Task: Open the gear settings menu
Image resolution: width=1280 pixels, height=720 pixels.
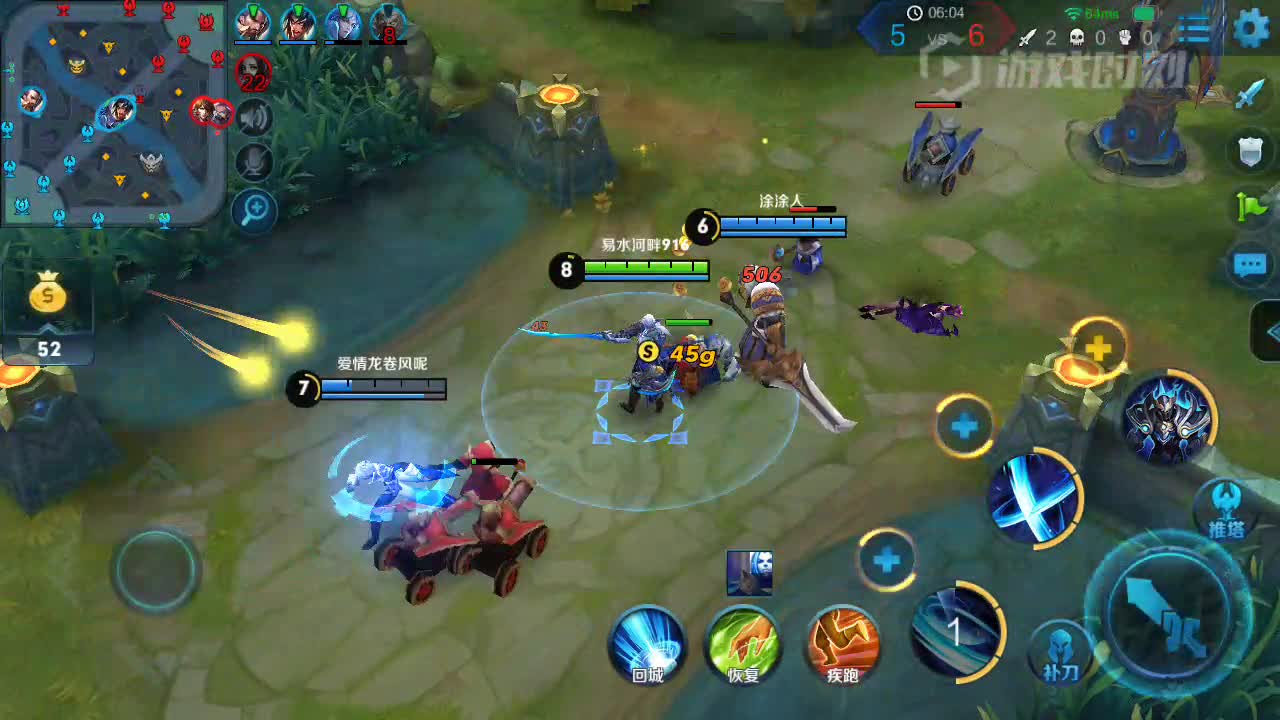Action: [1251, 28]
